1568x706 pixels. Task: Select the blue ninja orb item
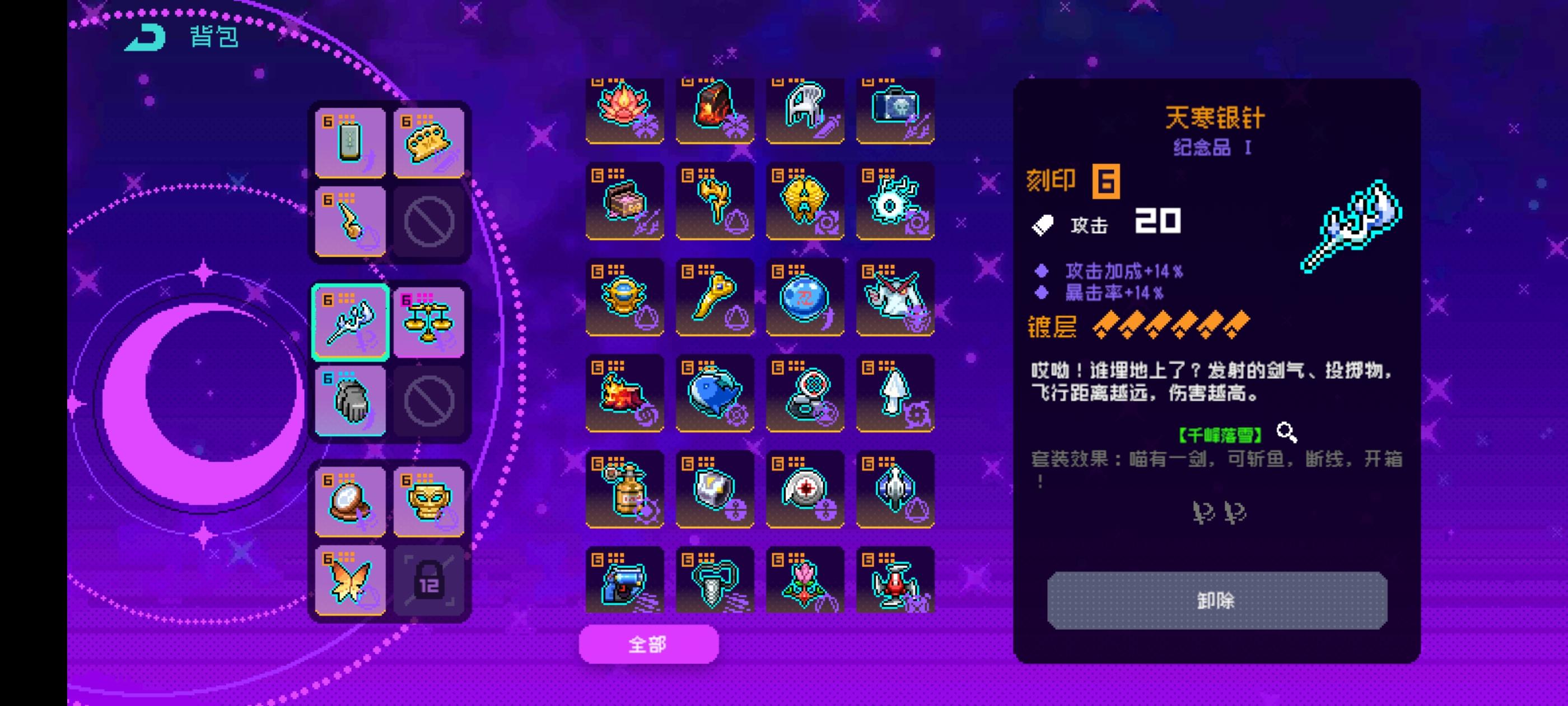pos(804,298)
